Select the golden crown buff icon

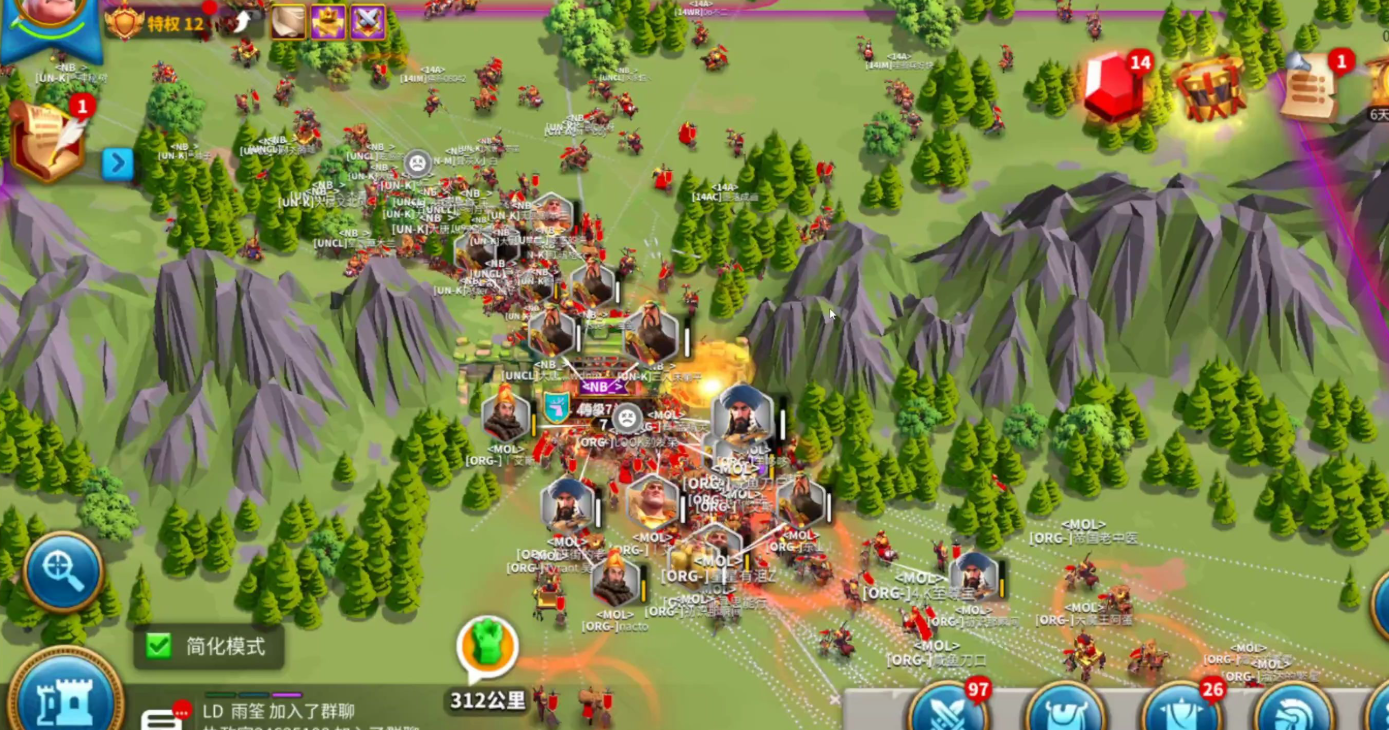328,22
